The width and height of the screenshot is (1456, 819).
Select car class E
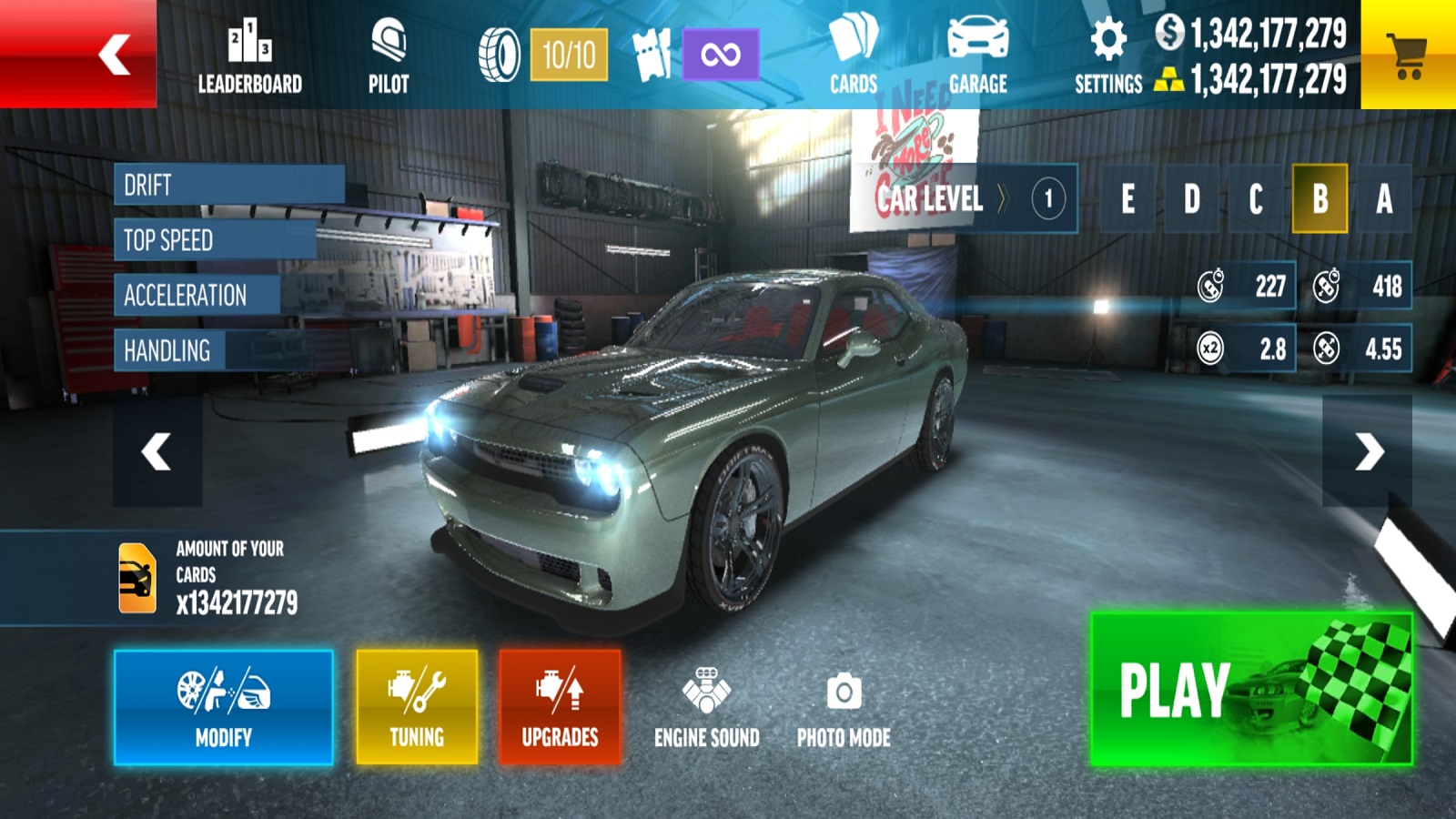tap(1128, 198)
